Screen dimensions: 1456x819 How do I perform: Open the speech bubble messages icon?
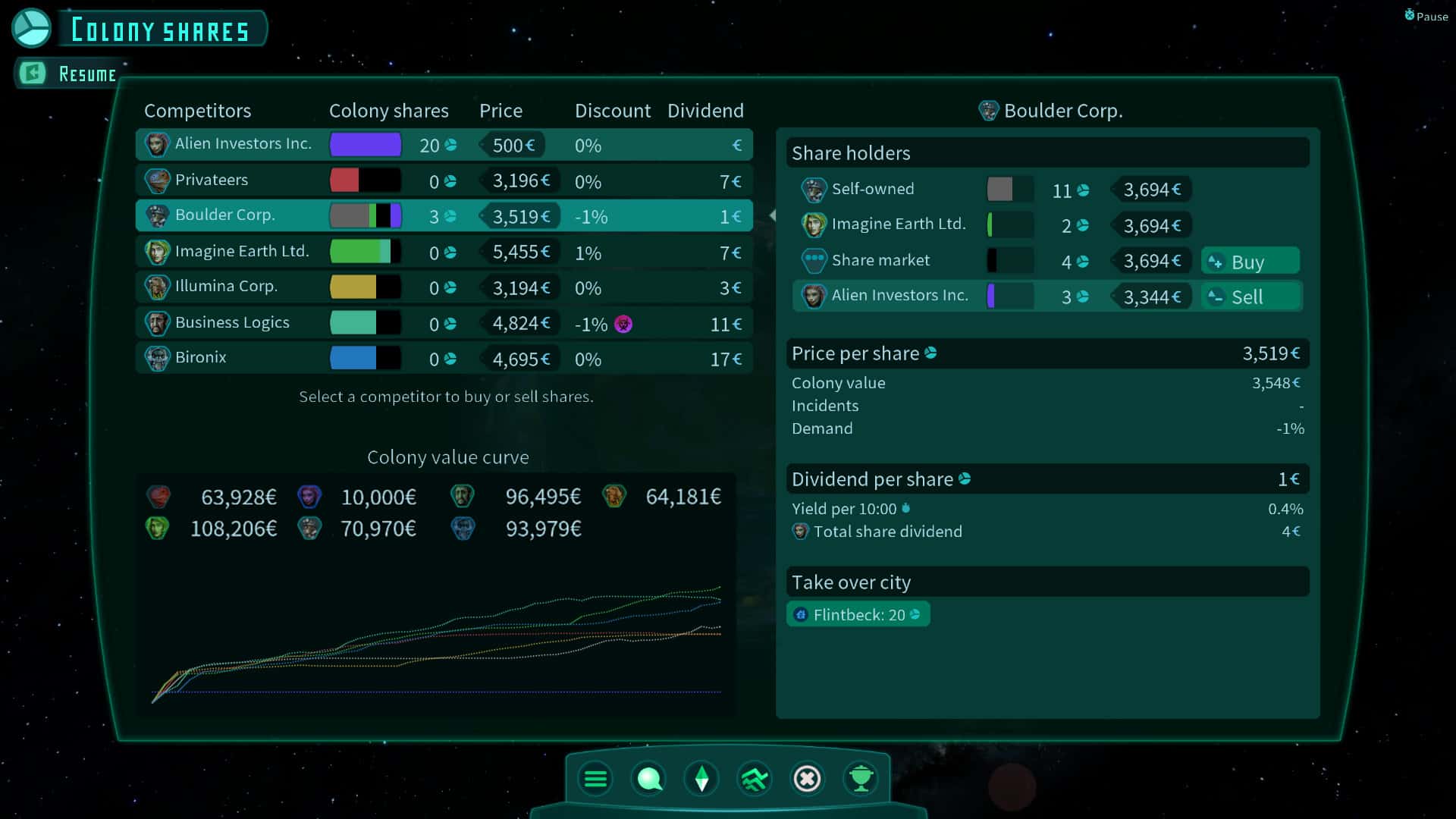(649, 779)
